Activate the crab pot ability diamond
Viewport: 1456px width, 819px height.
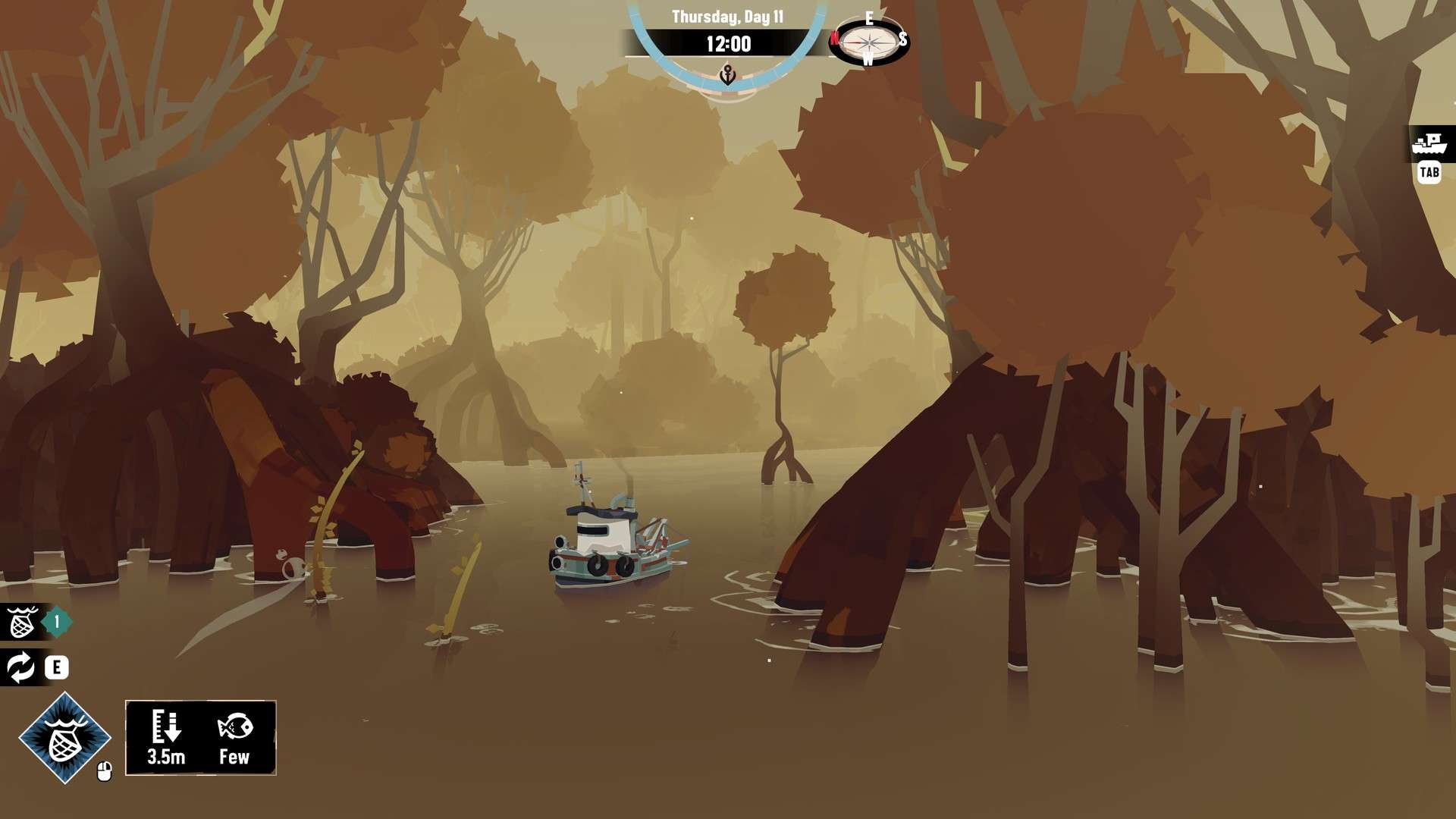point(65,737)
